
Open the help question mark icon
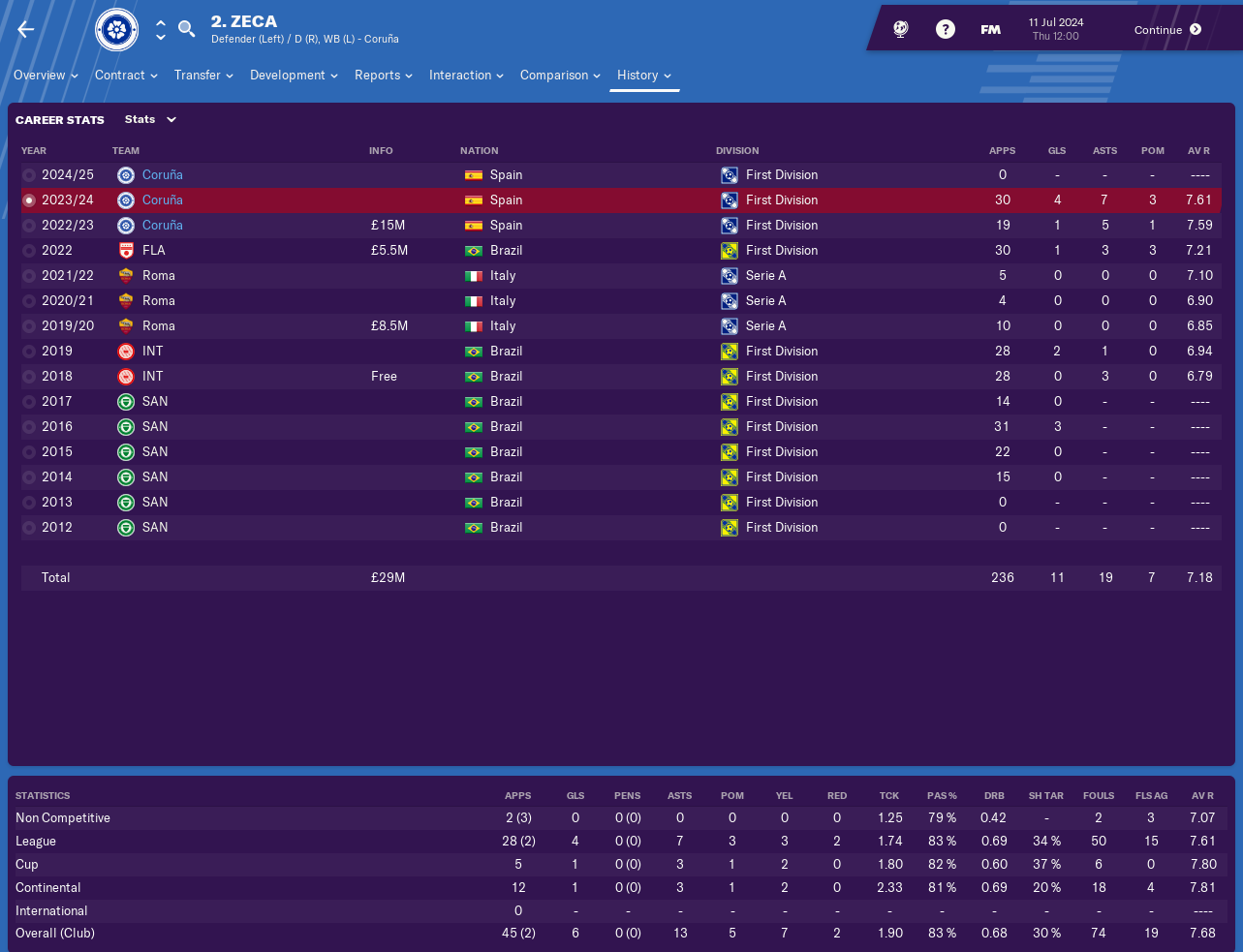click(x=945, y=29)
